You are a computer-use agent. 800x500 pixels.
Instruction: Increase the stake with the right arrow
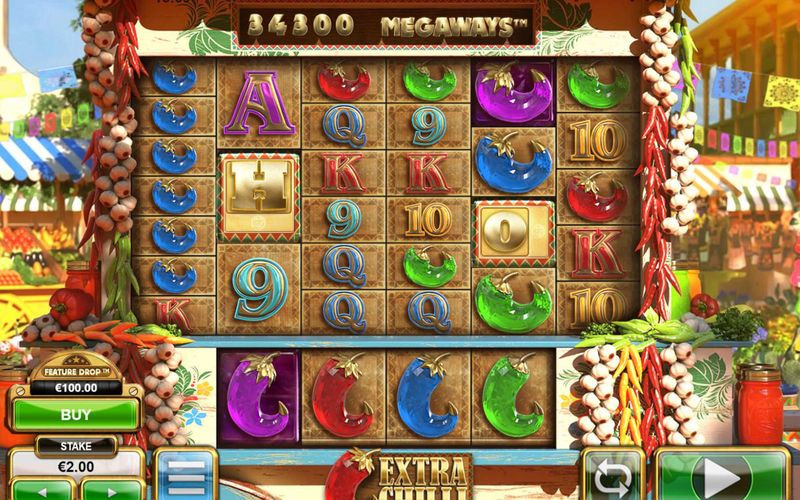click(x=111, y=491)
